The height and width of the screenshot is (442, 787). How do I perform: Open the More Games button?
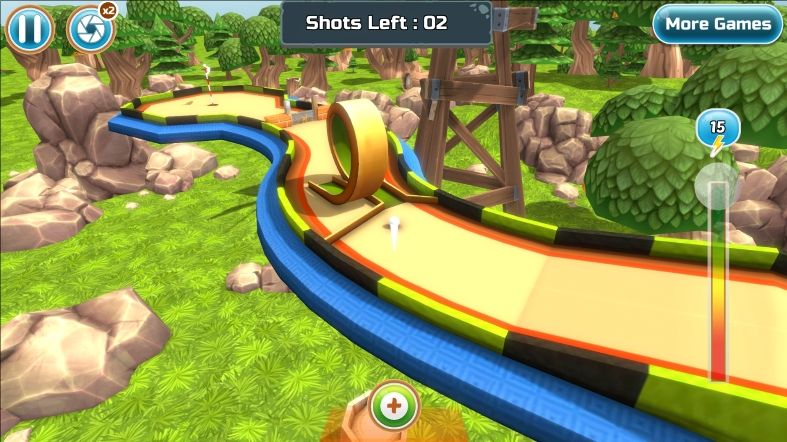pos(717,24)
